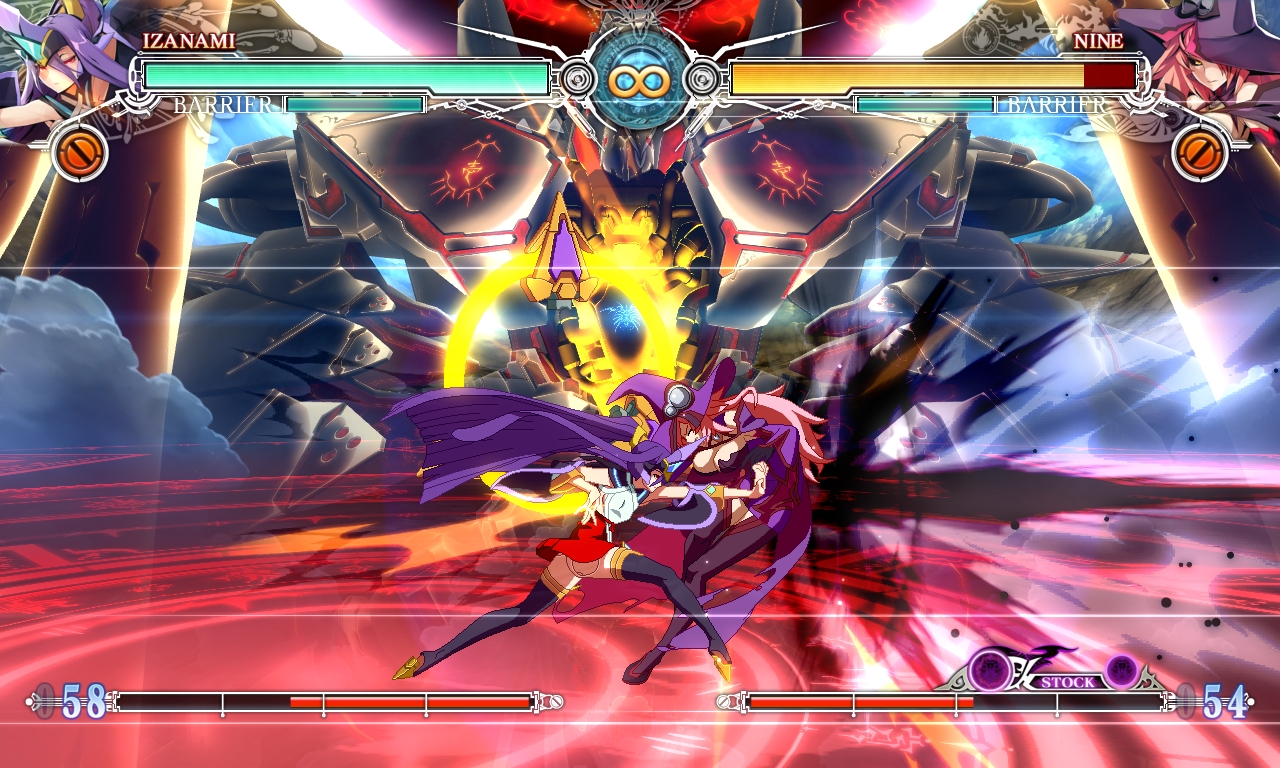Image resolution: width=1280 pixels, height=768 pixels.
Task: Select Nine's orange Overdrive icon
Action: pos(1199,153)
